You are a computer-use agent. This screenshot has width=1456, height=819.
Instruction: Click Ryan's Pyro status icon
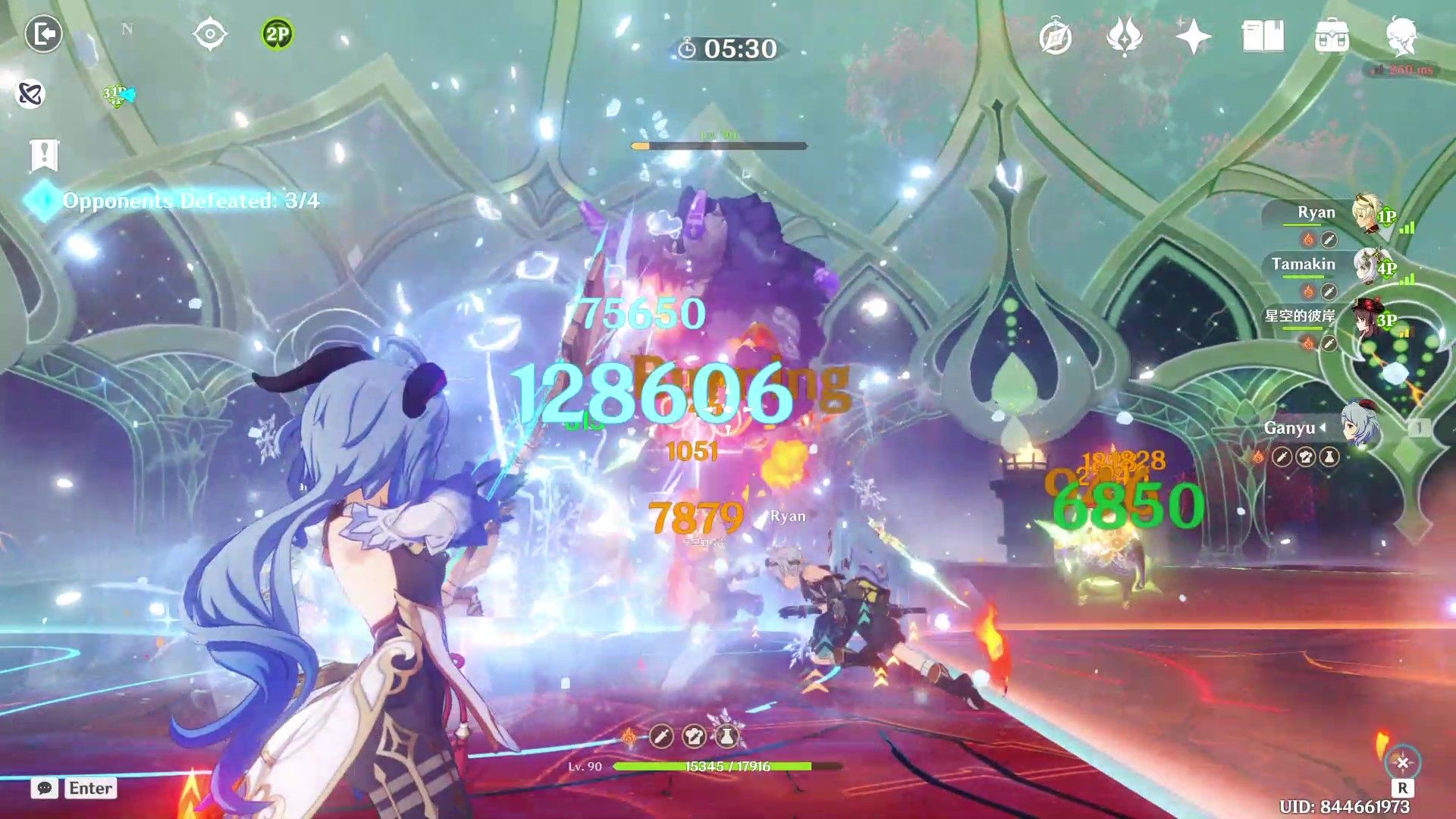tap(1309, 238)
